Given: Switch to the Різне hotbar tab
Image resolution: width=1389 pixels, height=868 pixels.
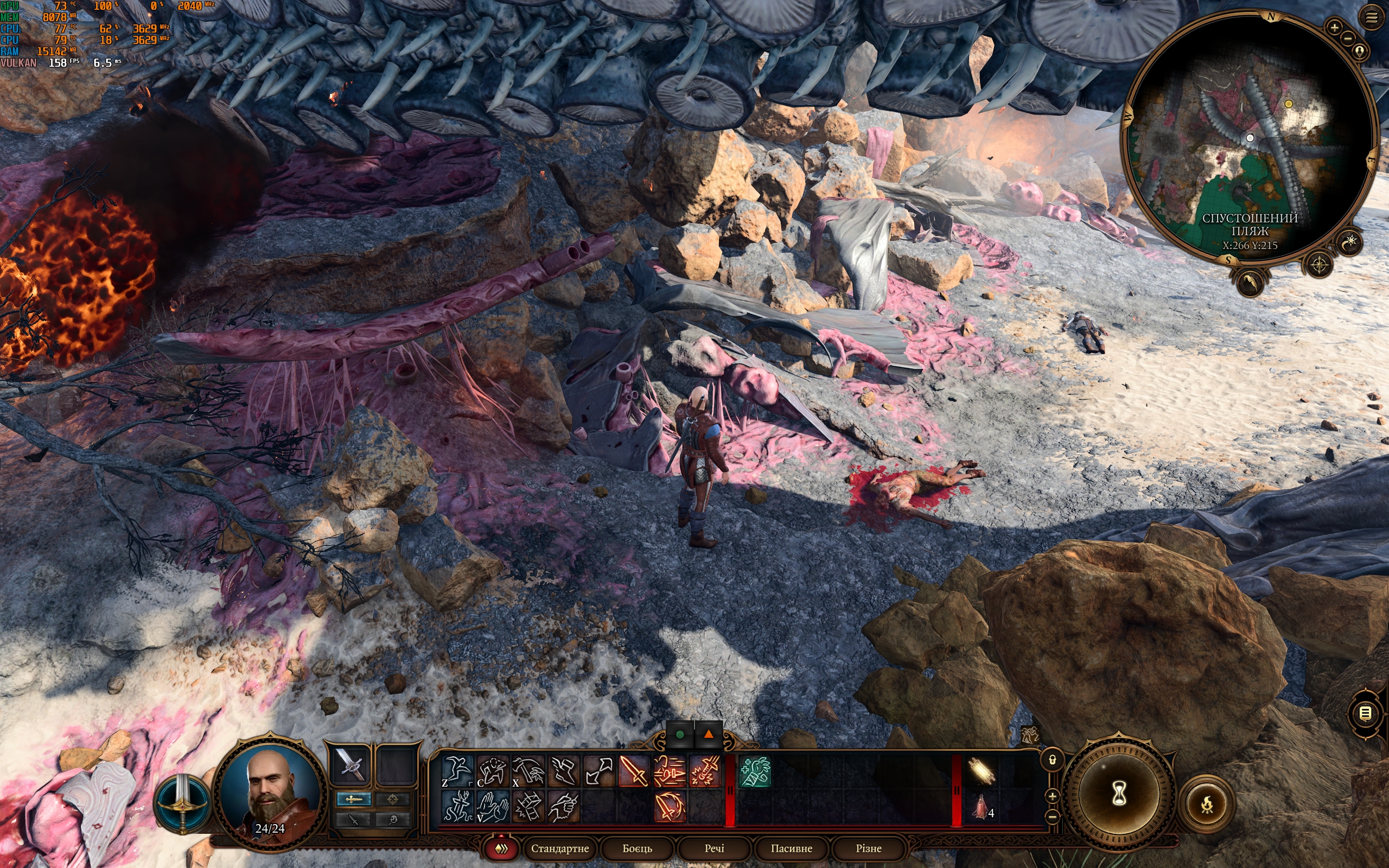Looking at the screenshot, I should coord(868,848).
